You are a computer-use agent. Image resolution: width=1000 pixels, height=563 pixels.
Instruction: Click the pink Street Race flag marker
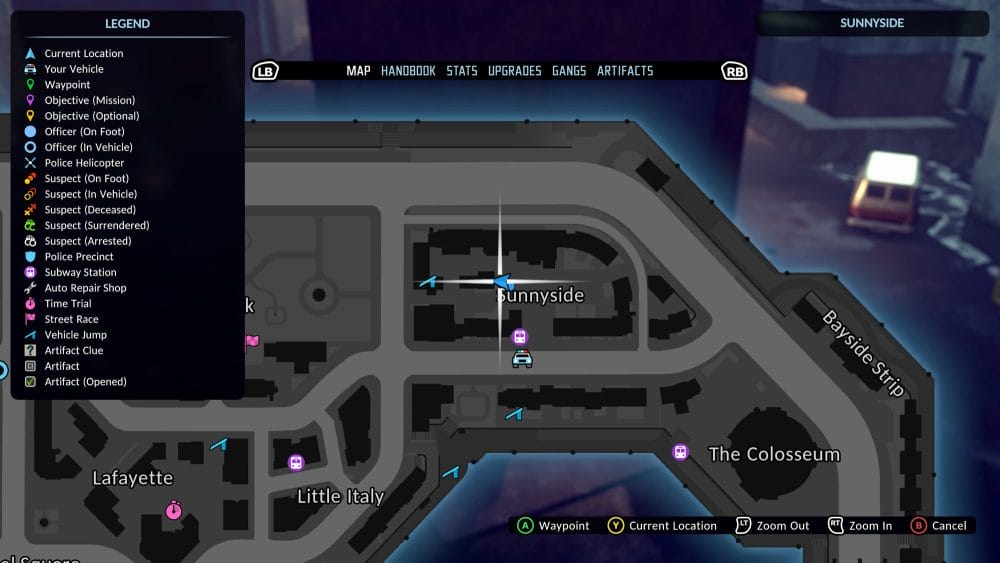click(252, 342)
